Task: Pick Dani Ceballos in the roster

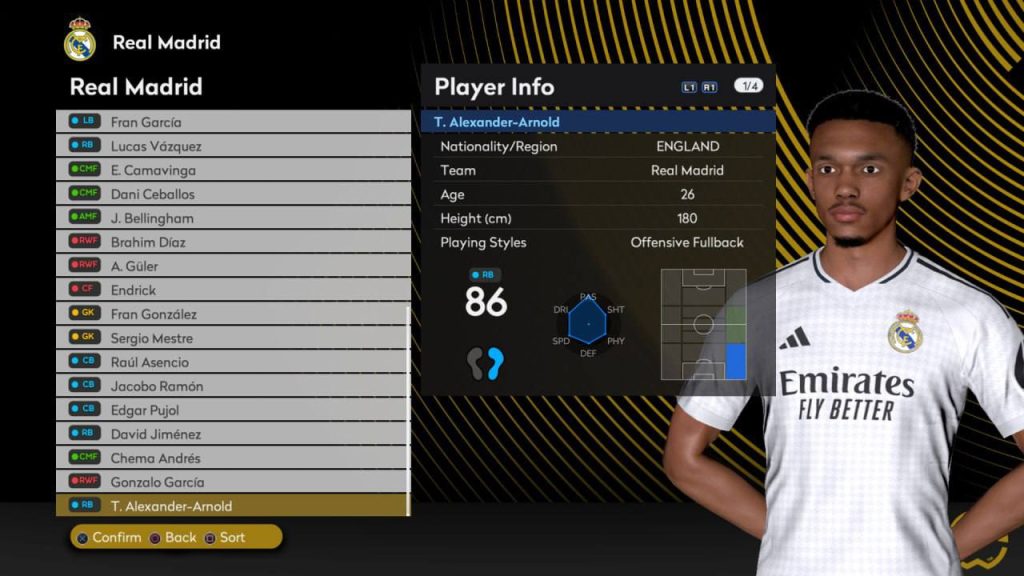Action: [x=233, y=194]
